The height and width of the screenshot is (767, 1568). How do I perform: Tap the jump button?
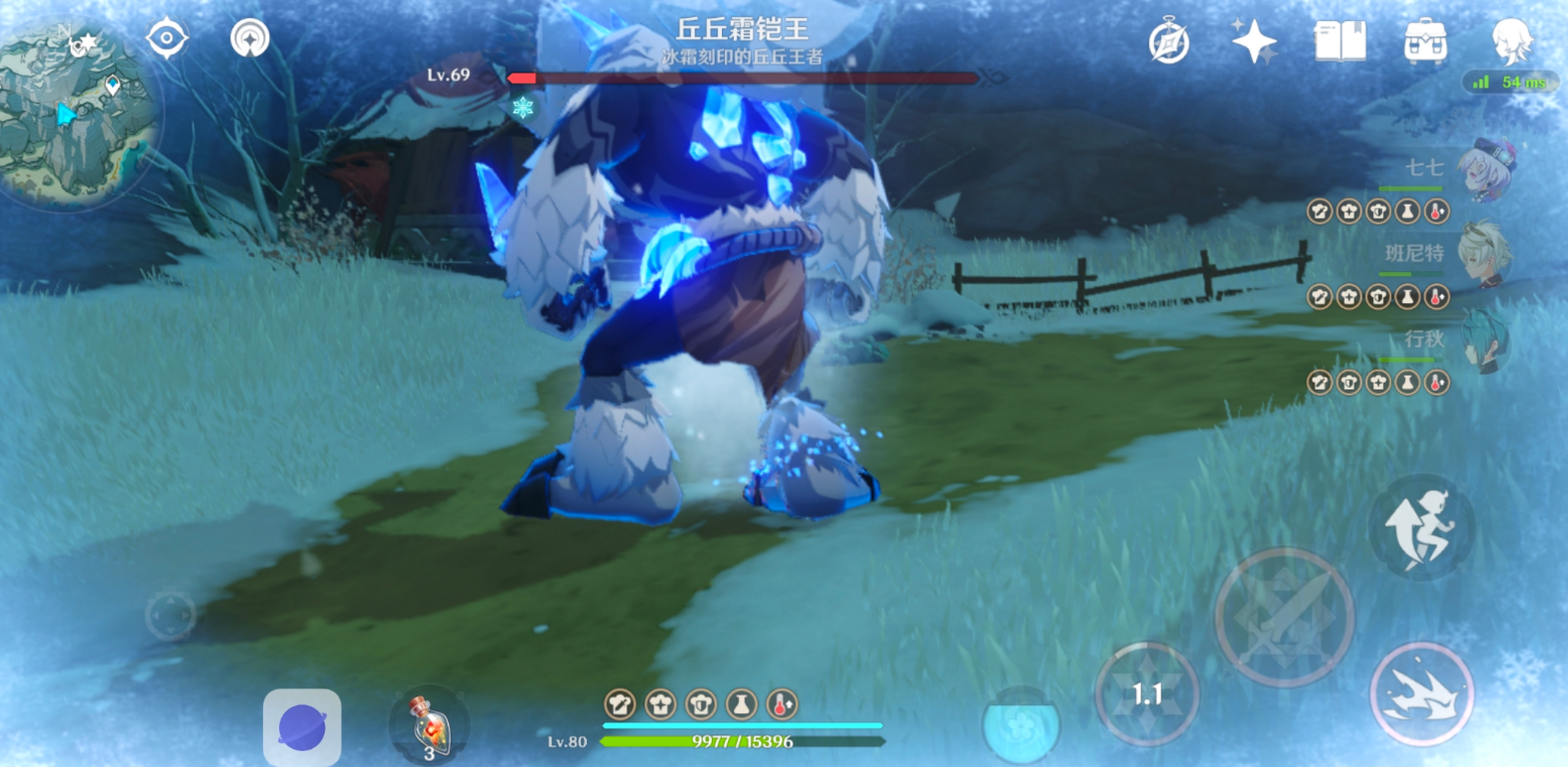coord(1421,528)
